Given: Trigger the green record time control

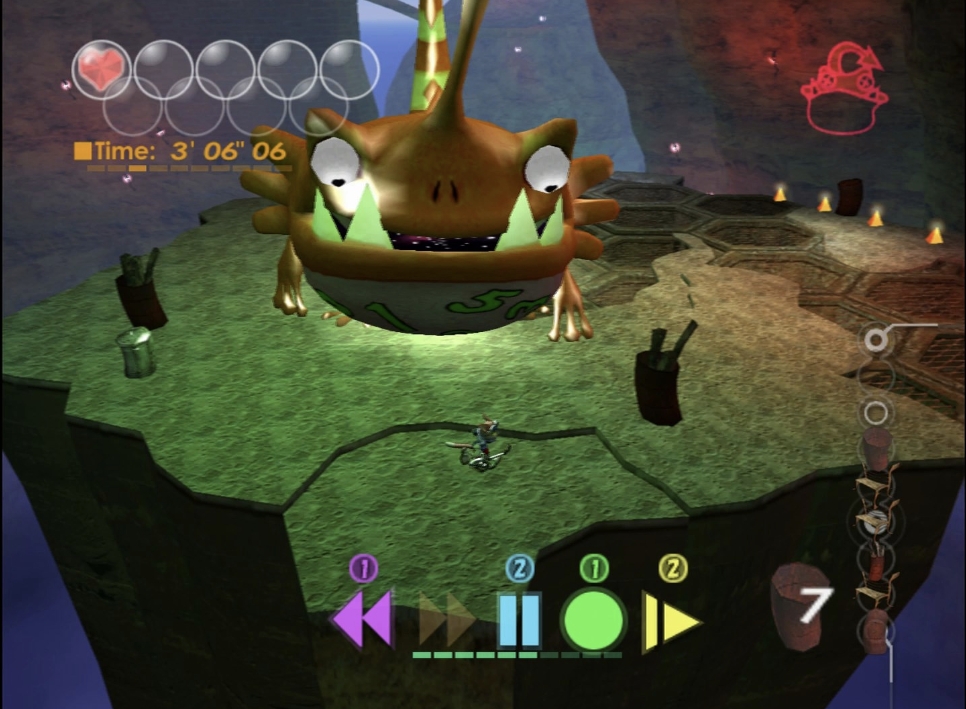Looking at the screenshot, I should point(593,620).
